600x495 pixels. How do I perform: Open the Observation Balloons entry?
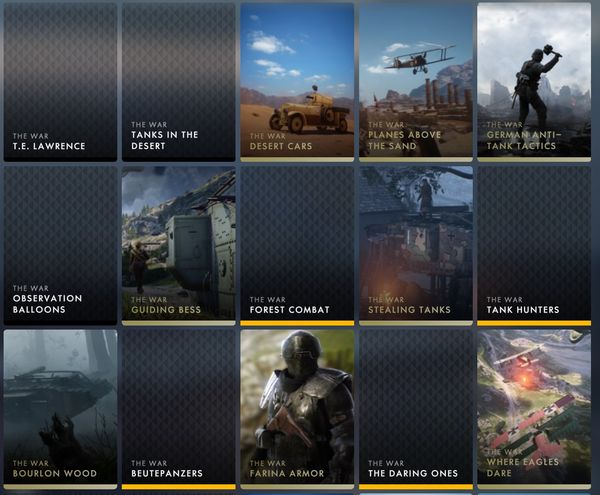[60, 245]
